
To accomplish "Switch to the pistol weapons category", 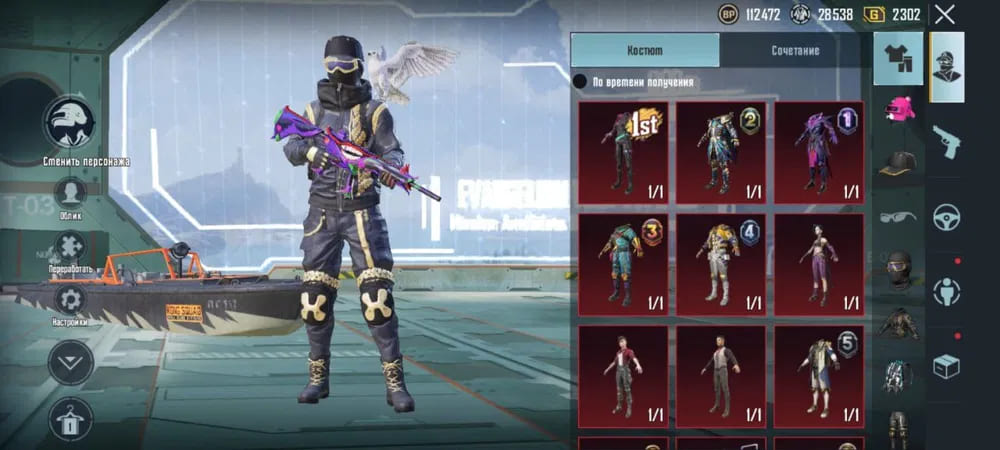I will click(x=947, y=143).
